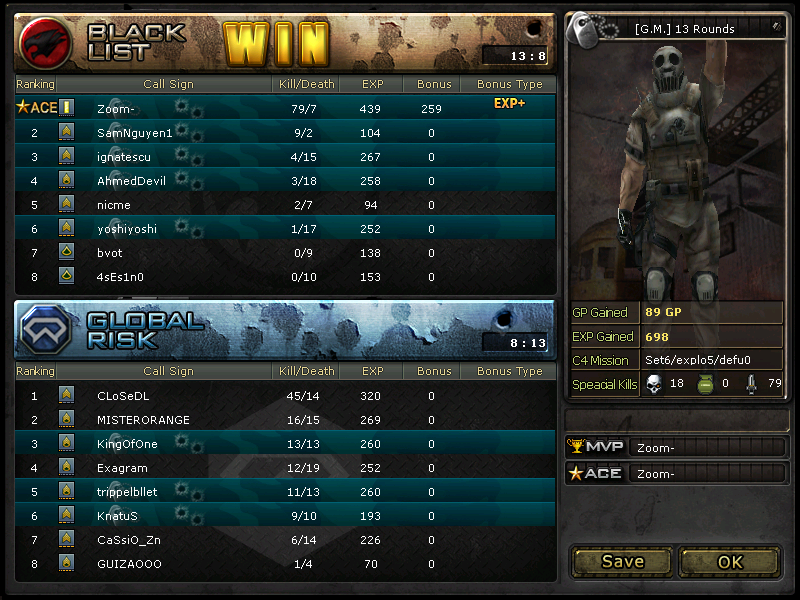
Task: Click the bvot player row
Action: pos(109,252)
